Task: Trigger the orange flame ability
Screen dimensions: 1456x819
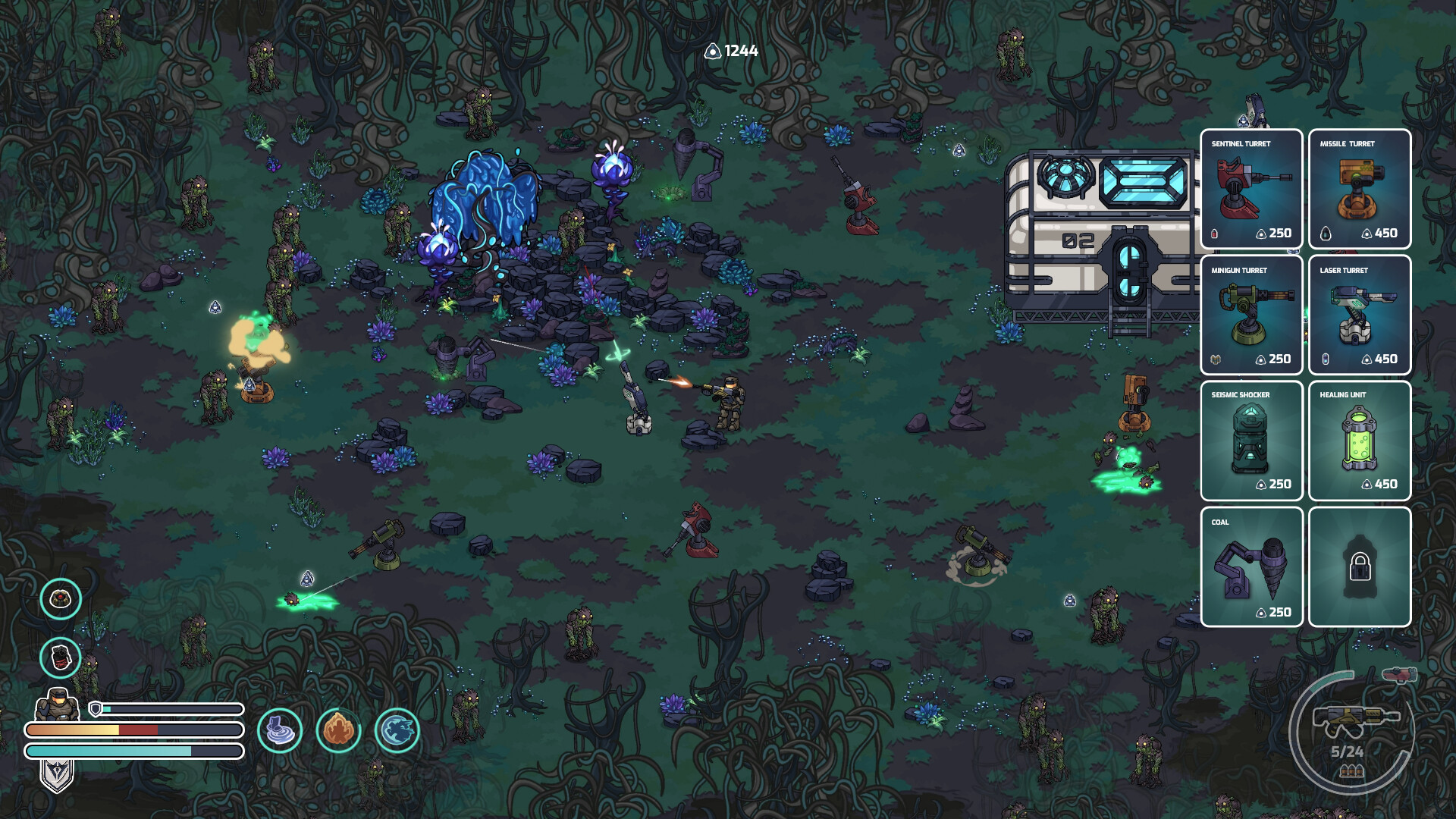Action: pos(338,730)
